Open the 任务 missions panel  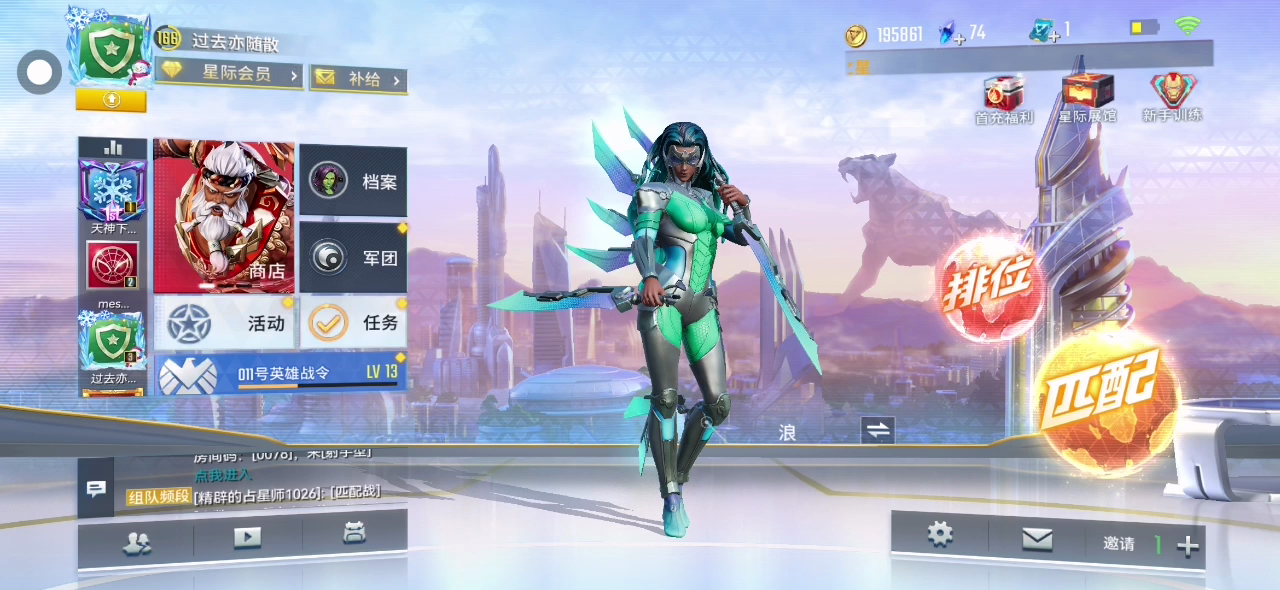(x=353, y=323)
